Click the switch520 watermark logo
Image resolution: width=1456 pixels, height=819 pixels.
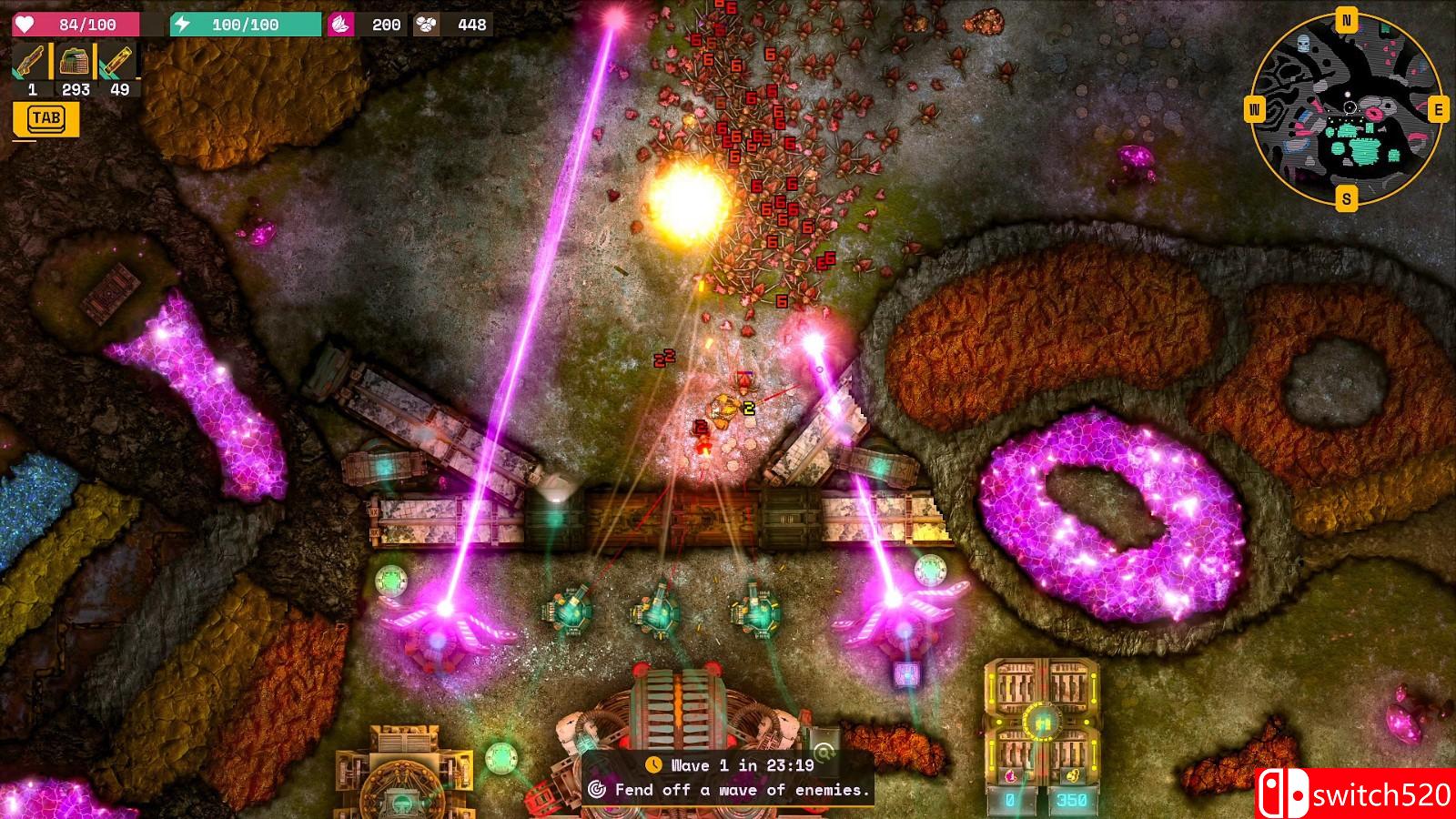pos(1355,794)
